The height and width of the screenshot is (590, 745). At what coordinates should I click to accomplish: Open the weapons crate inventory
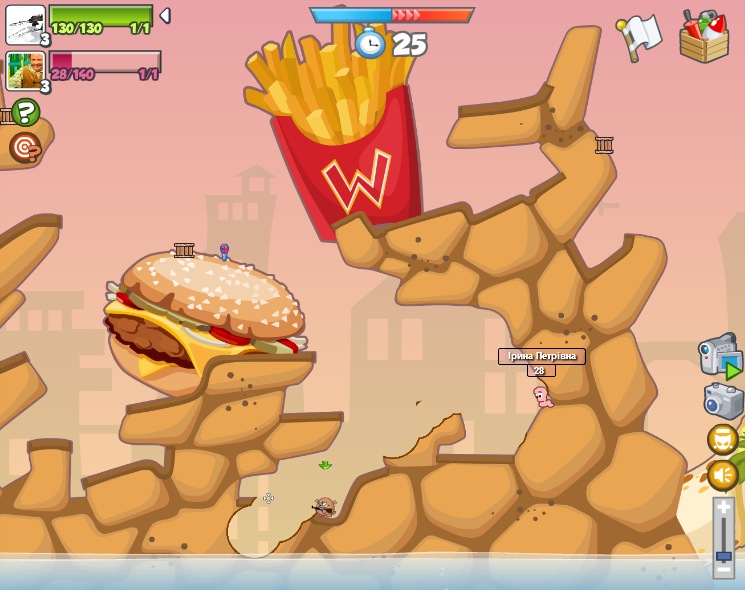pos(703,37)
